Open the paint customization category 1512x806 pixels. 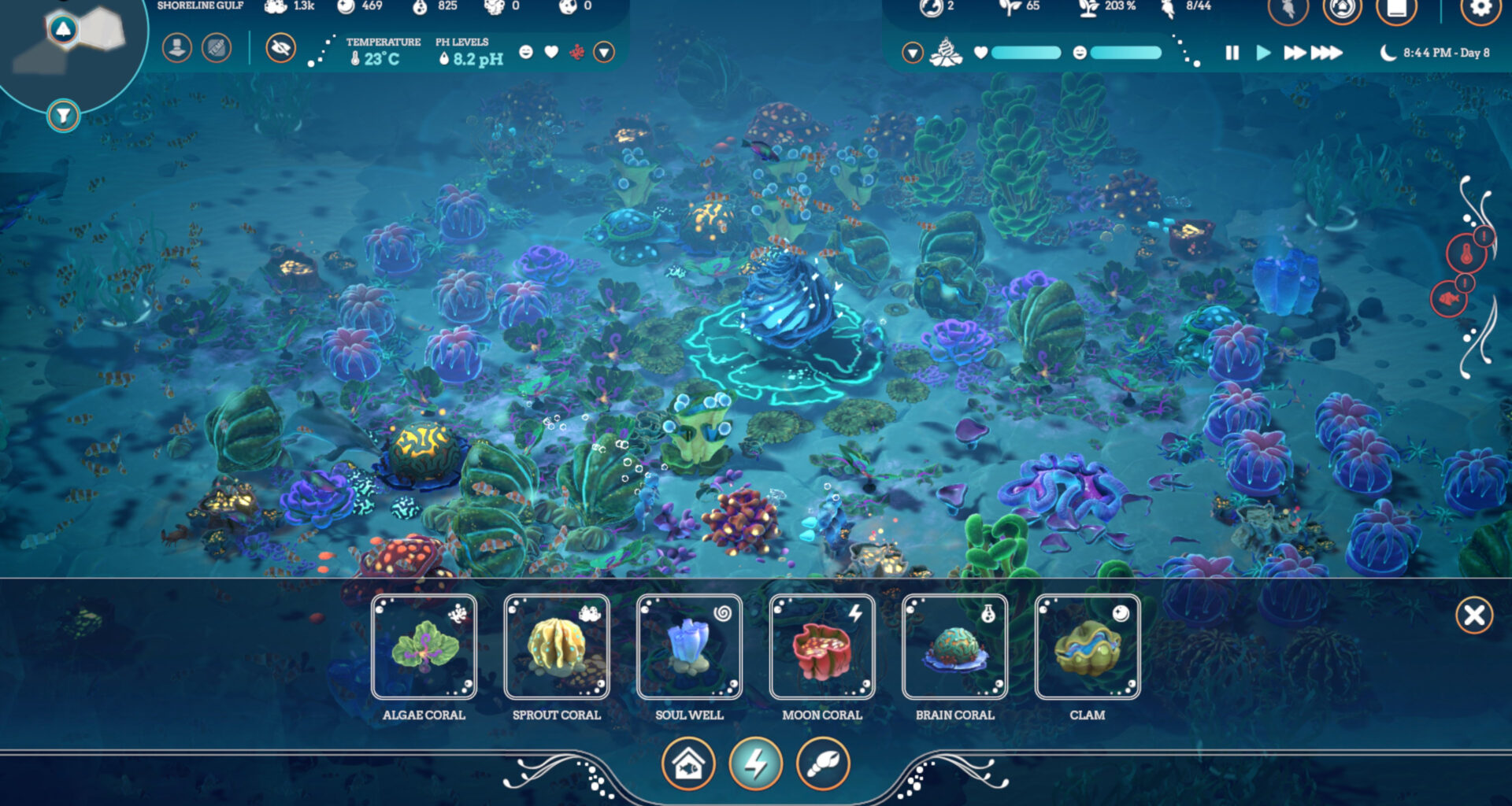tap(822, 763)
